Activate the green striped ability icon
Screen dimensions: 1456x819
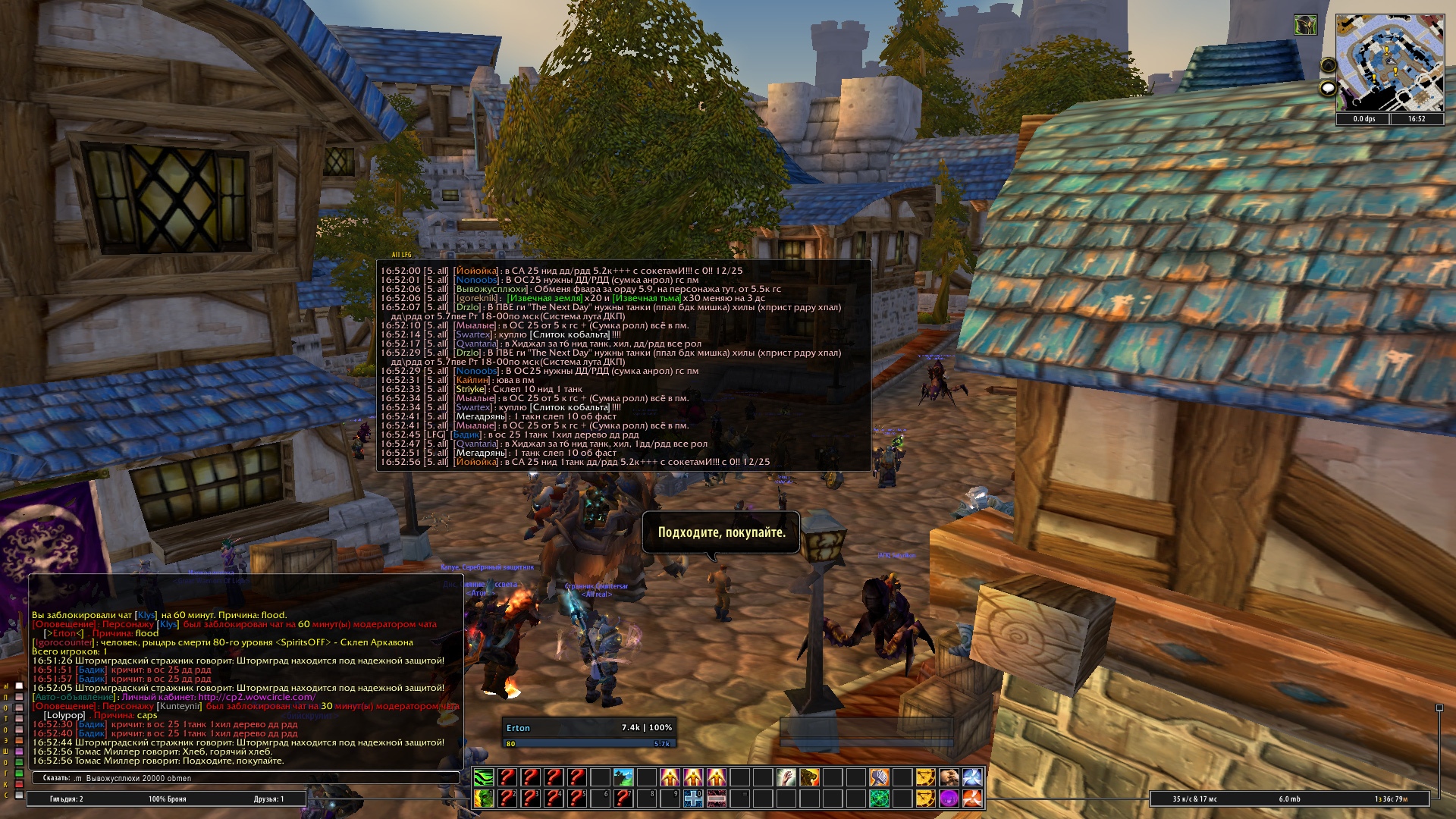pyautogui.click(x=484, y=777)
